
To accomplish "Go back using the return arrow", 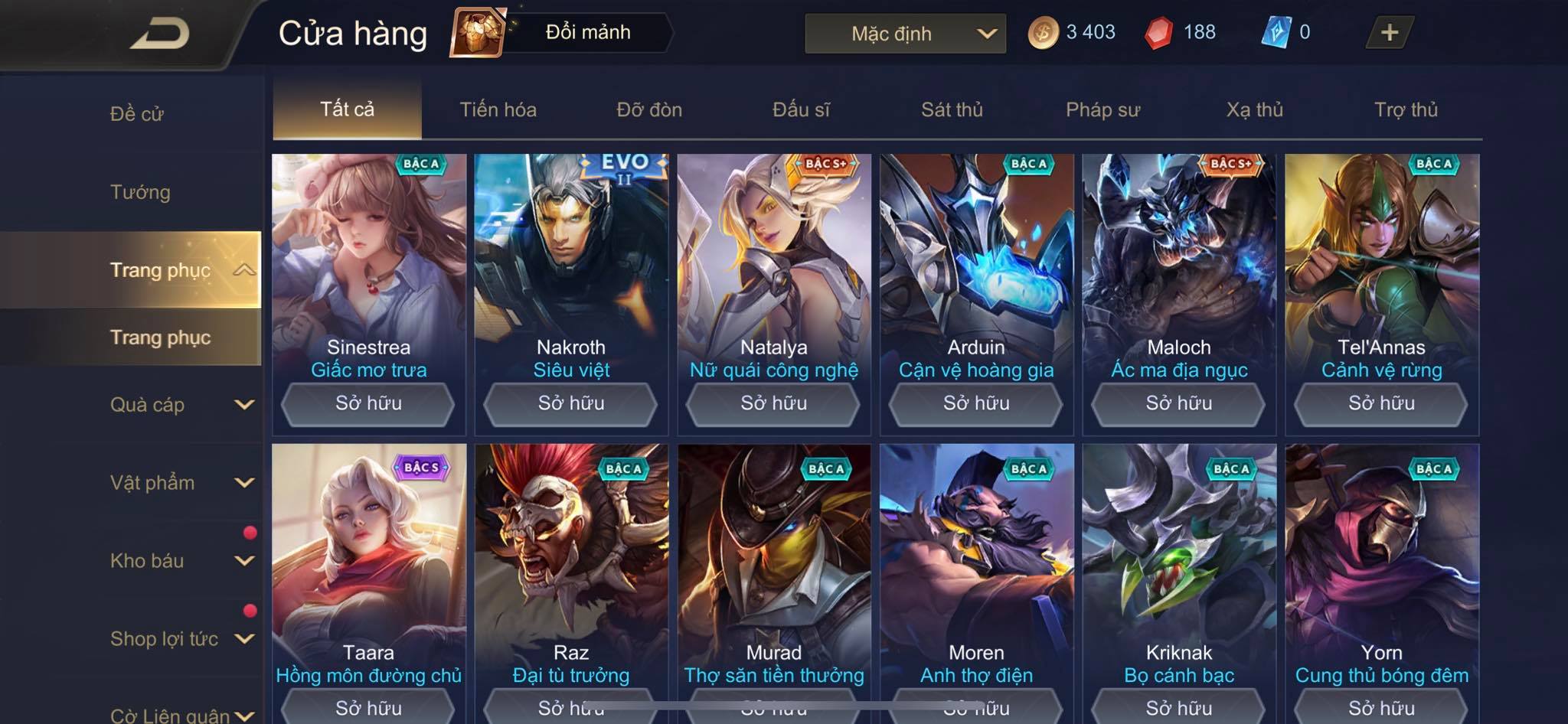I will (159, 34).
